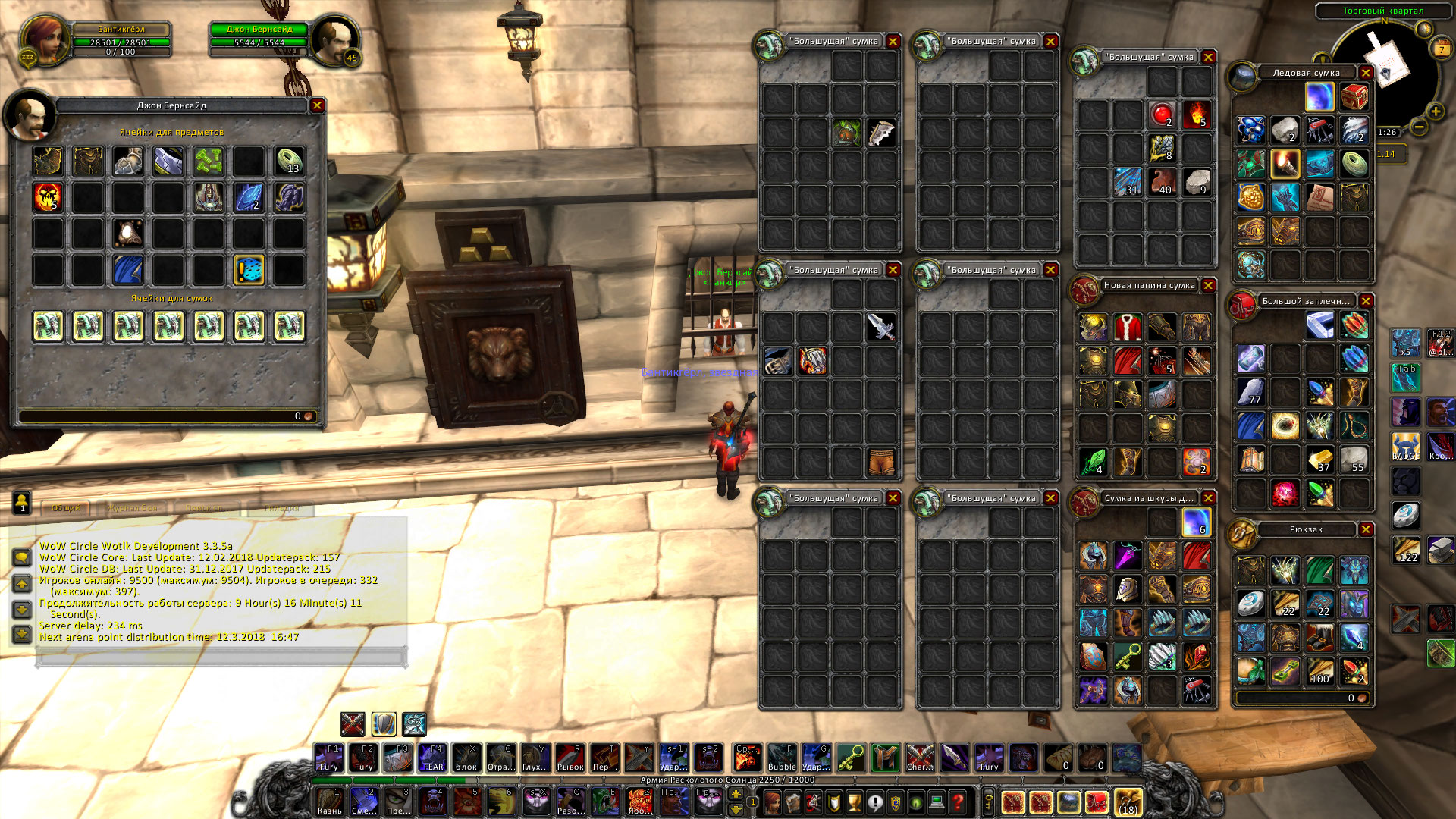Screen dimensions: 1456x819
Task: Switch to the Общий chat tab
Action: pyautogui.click(x=66, y=508)
